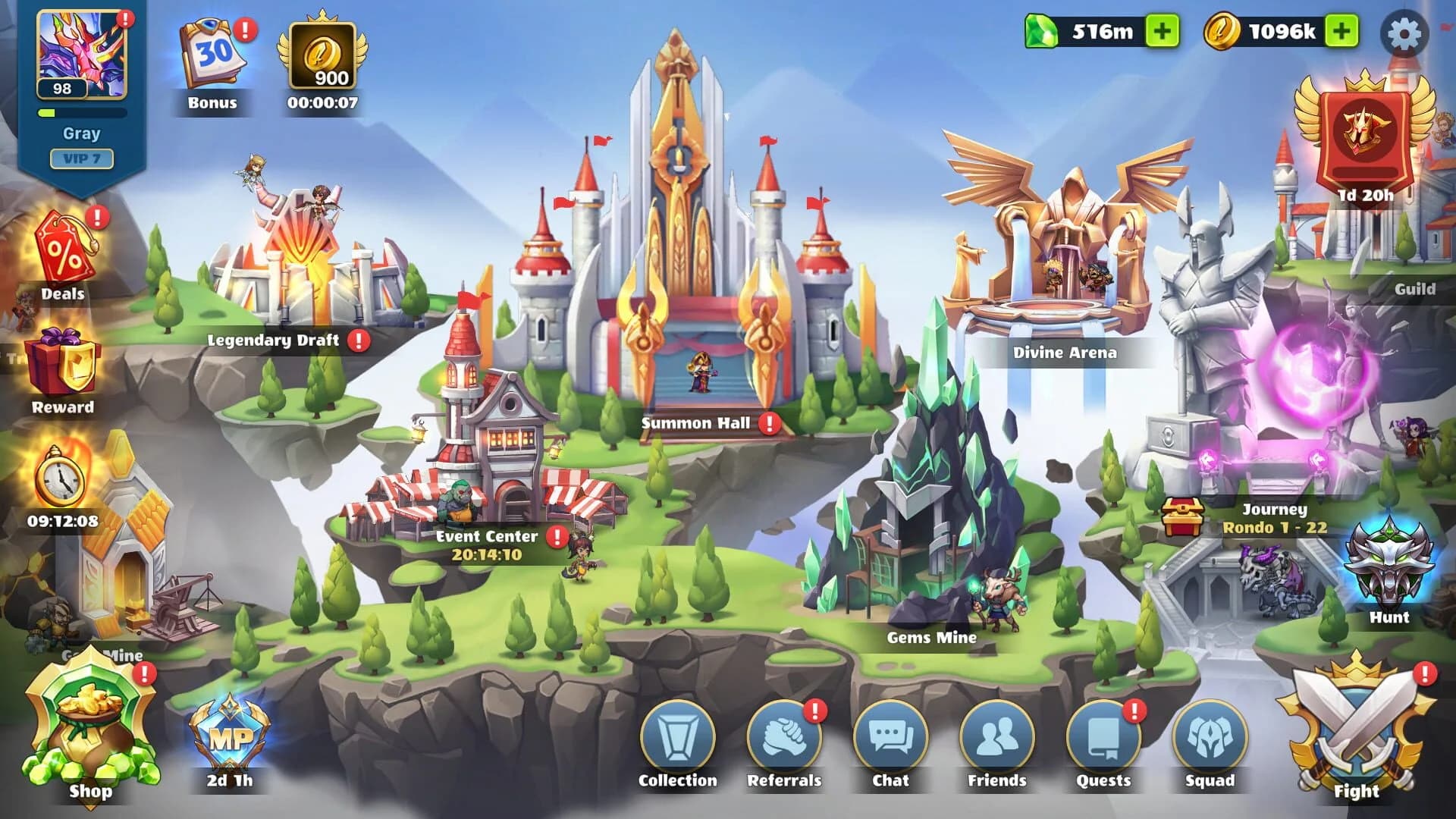Open the Referrals panel
Image resolution: width=1456 pixels, height=819 pixels.
point(786,735)
